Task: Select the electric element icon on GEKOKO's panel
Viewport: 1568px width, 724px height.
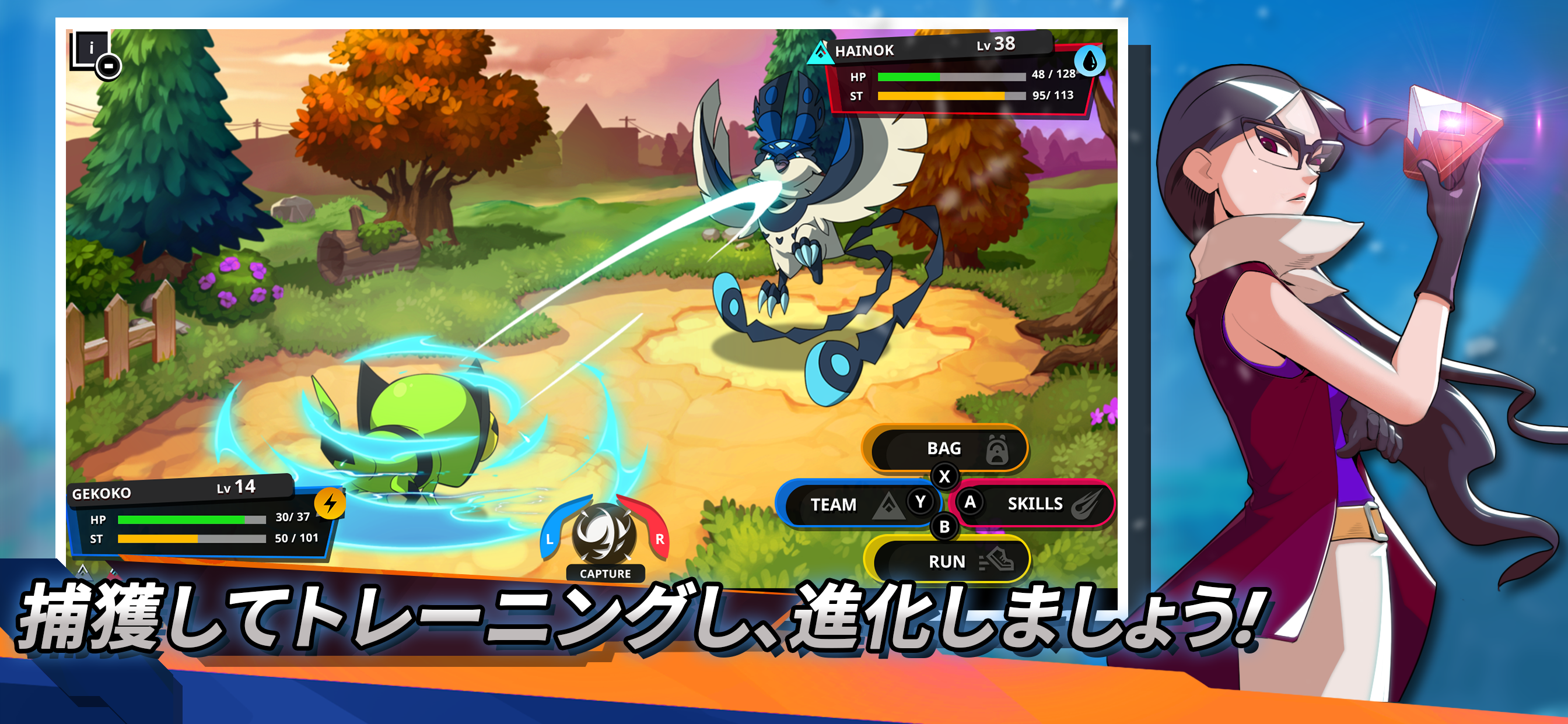Action: point(330,502)
